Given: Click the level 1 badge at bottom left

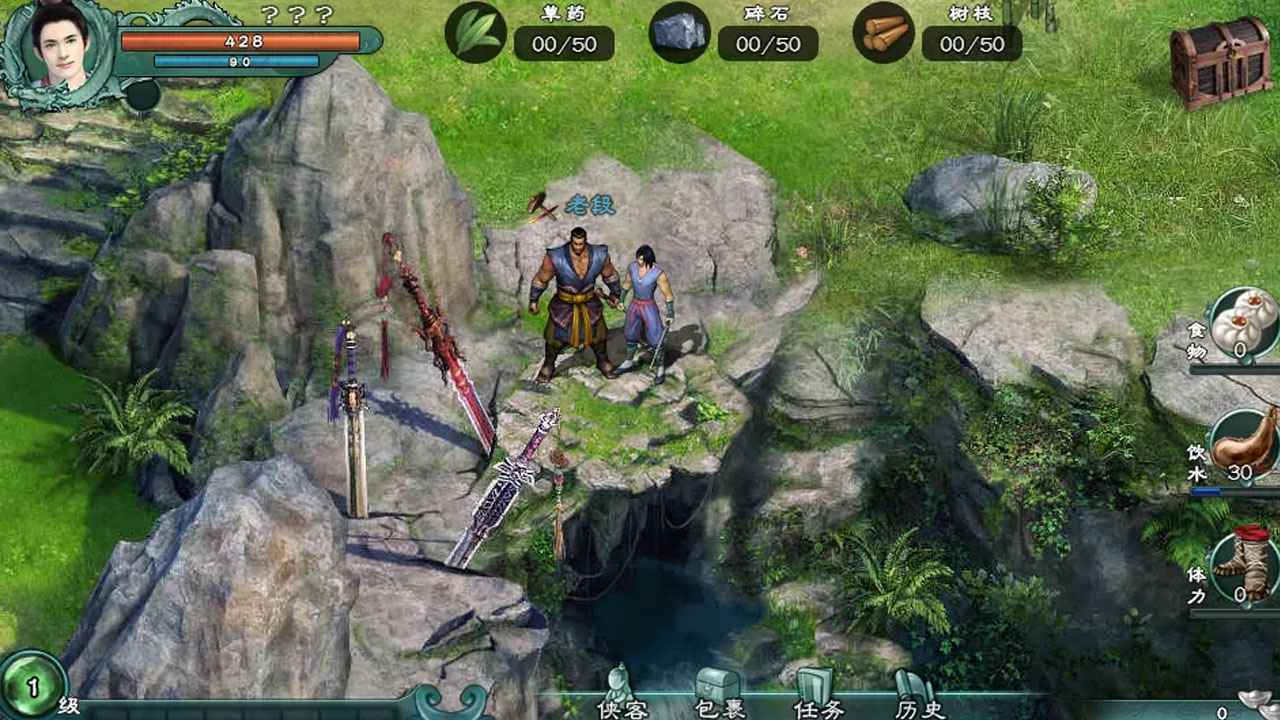Looking at the screenshot, I should coord(30,684).
